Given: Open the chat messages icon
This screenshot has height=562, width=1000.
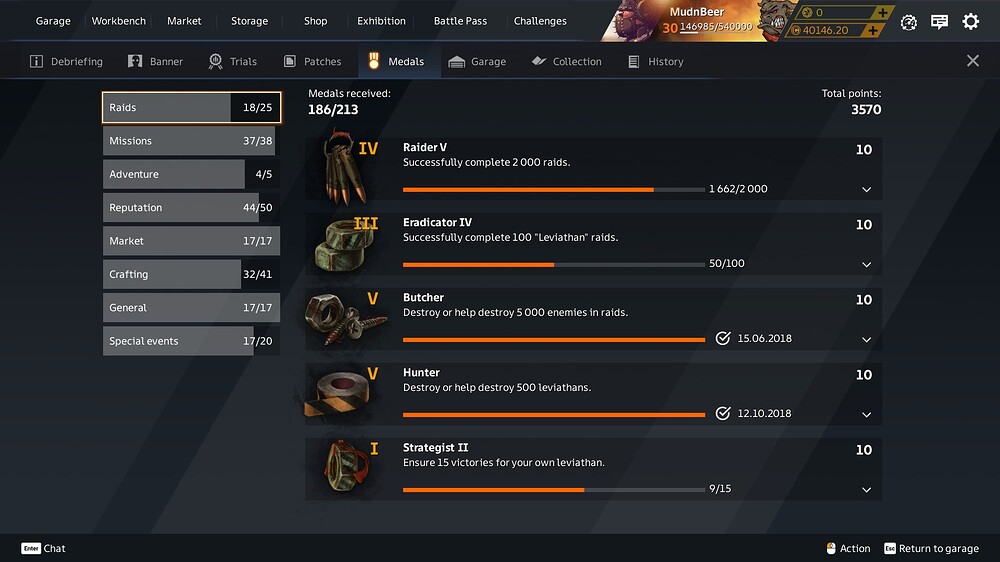Looking at the screenshot, I should 939,21.
